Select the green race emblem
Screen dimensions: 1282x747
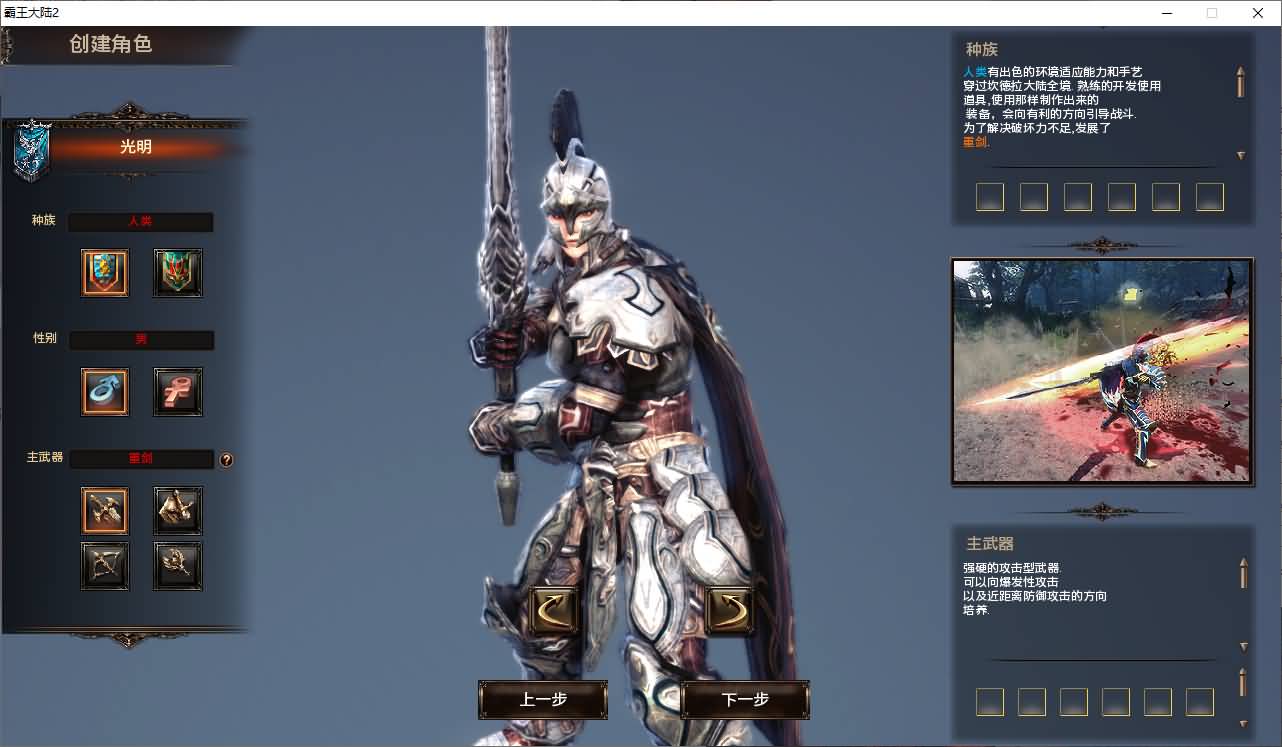(177, 272)
